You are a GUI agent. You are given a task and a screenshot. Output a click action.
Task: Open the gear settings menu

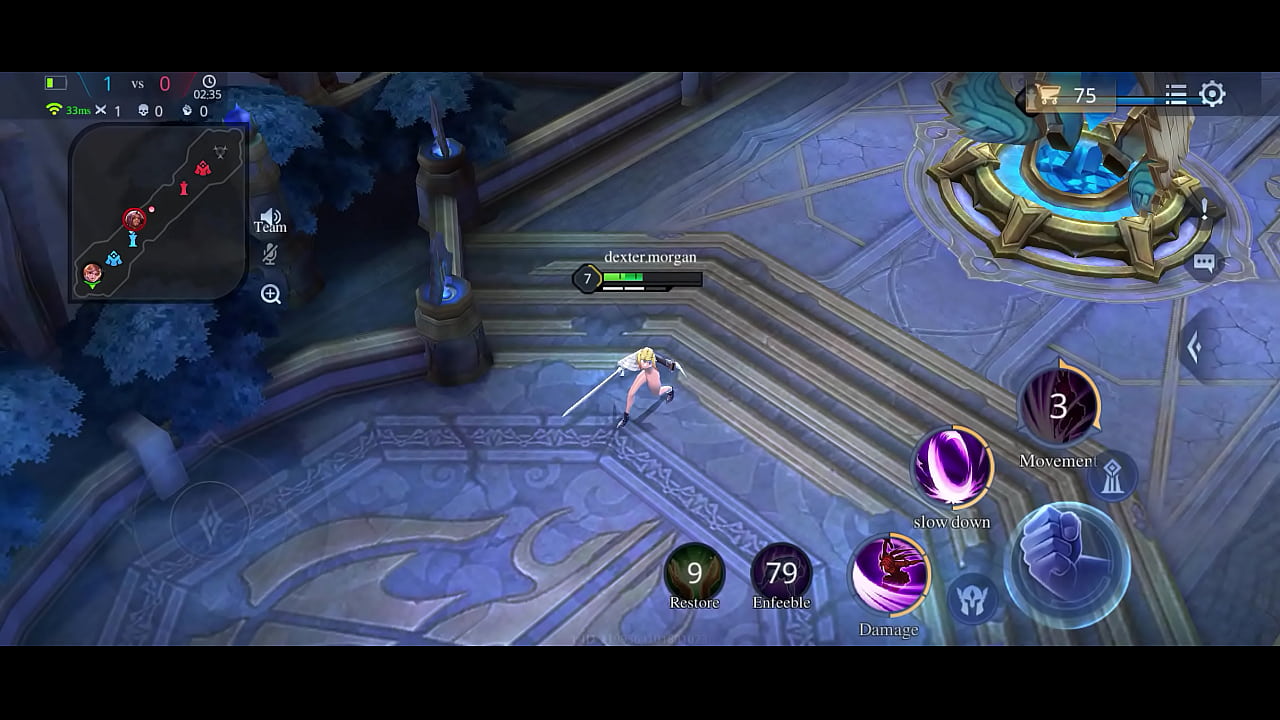(1212, 94)
